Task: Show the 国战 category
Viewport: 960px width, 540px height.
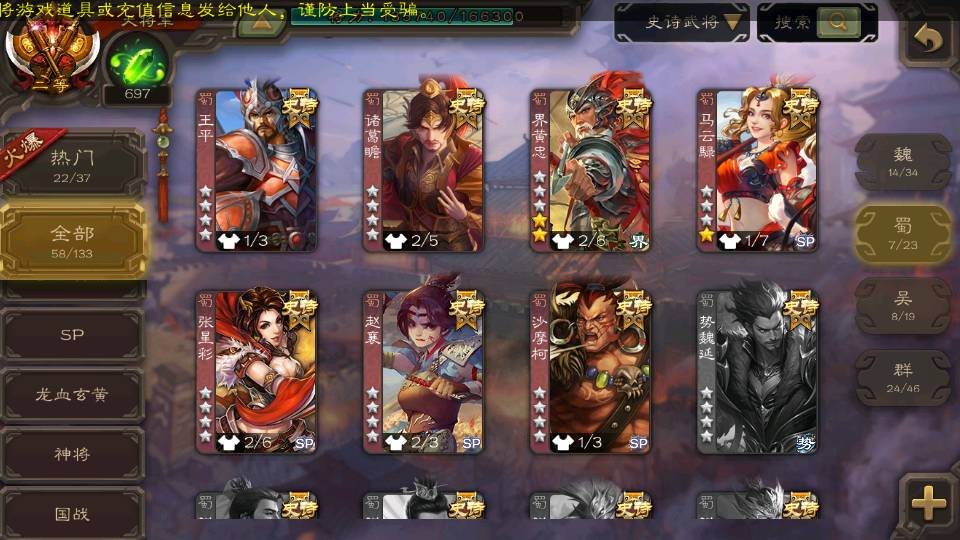Action: (72, 513)
